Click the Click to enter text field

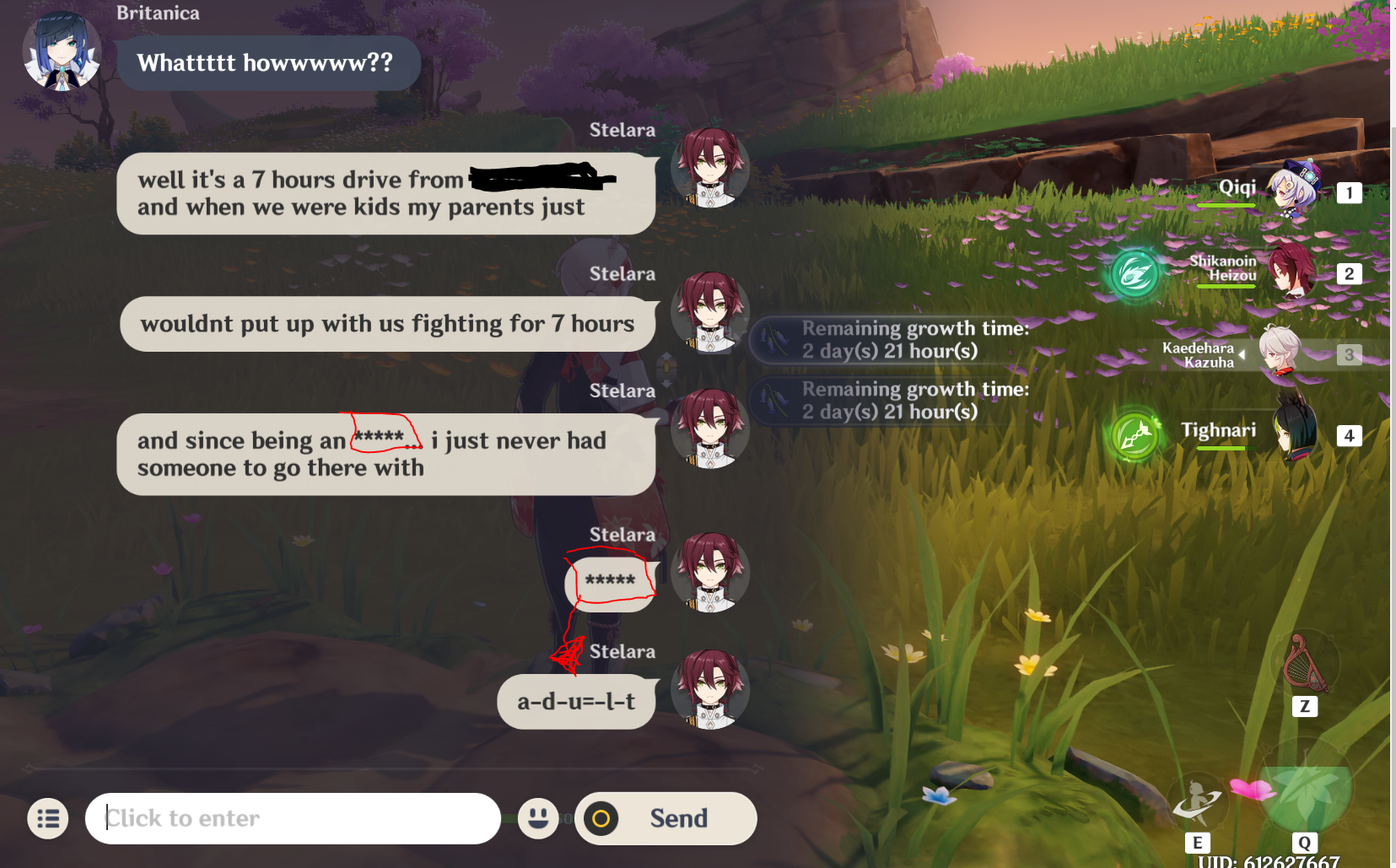[x=293, y=817]
